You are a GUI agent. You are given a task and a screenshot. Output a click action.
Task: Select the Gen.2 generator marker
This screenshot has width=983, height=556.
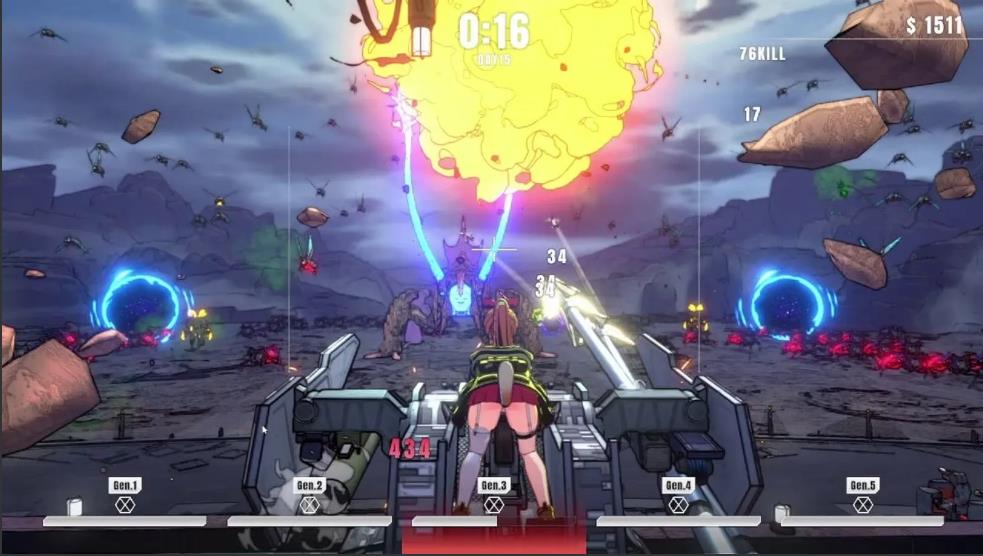(x=310, y=495)
